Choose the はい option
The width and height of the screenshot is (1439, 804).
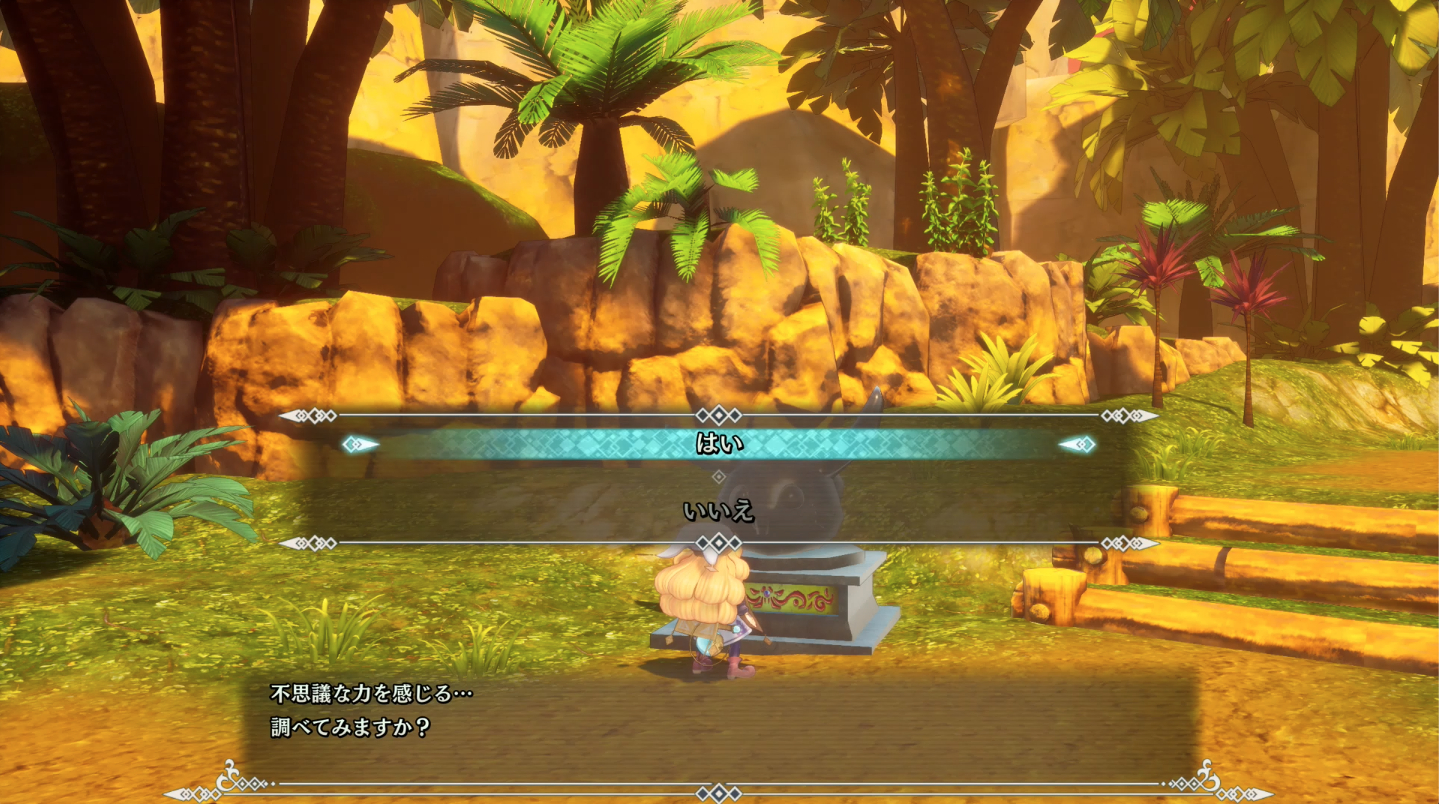pyautogui.click(x=718, y=444)
